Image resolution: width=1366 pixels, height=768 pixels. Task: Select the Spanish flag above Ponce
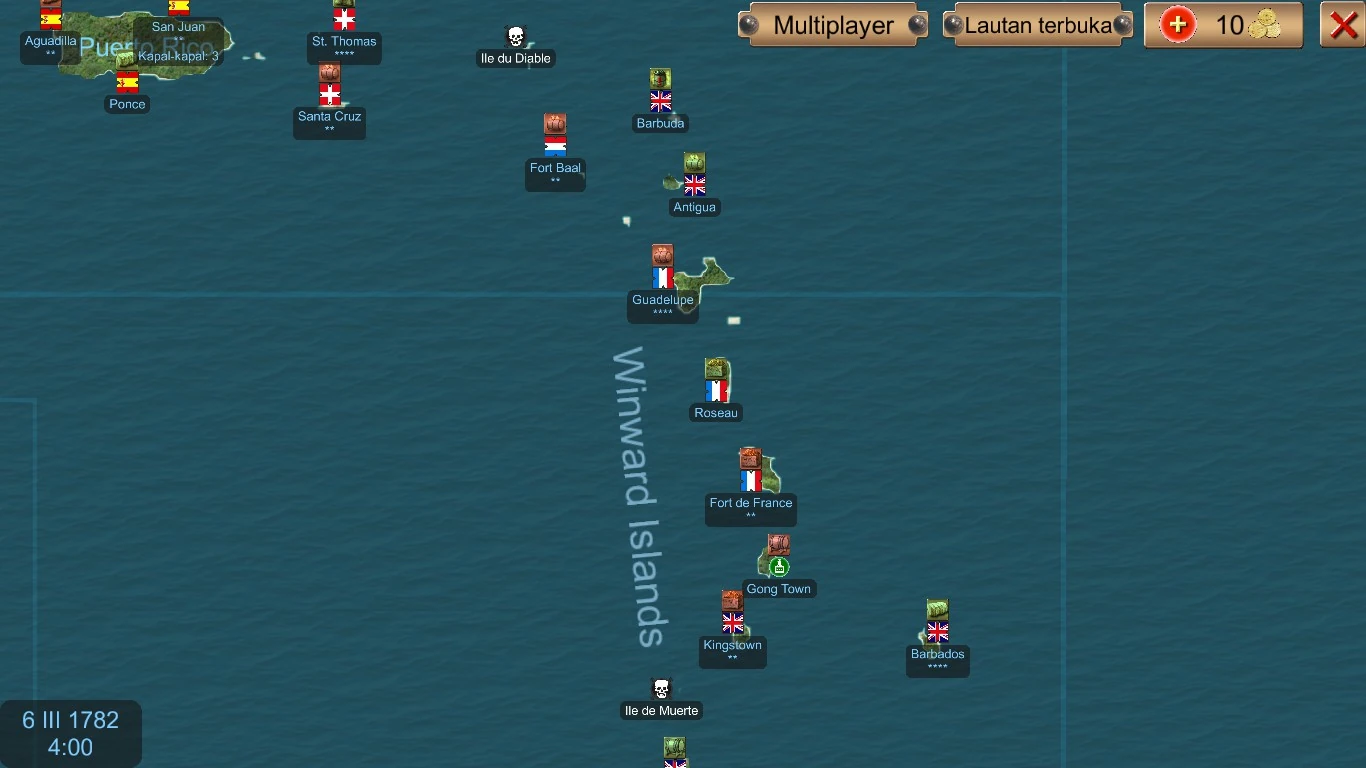(127, 83)
